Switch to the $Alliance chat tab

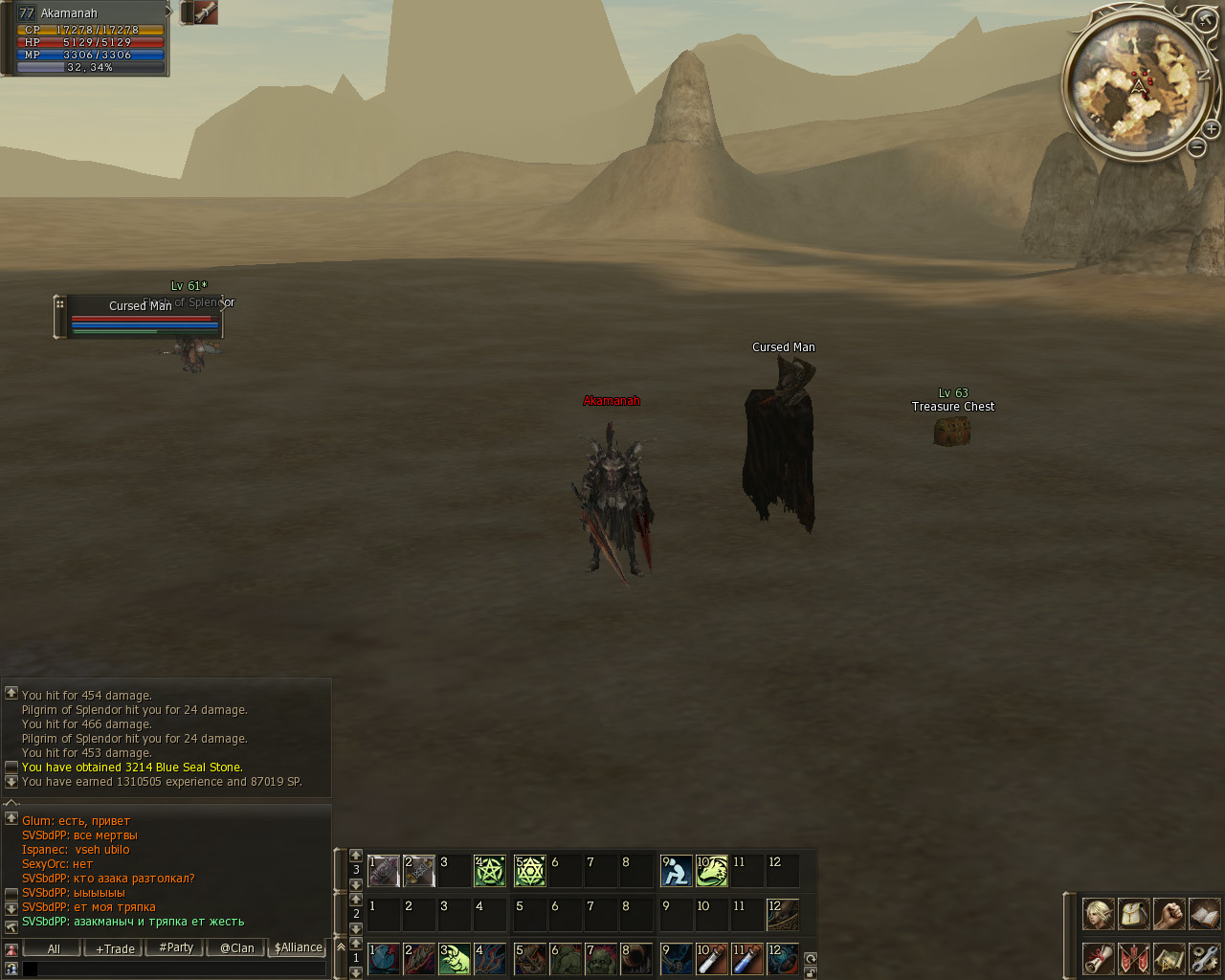[x=298, y=948]
